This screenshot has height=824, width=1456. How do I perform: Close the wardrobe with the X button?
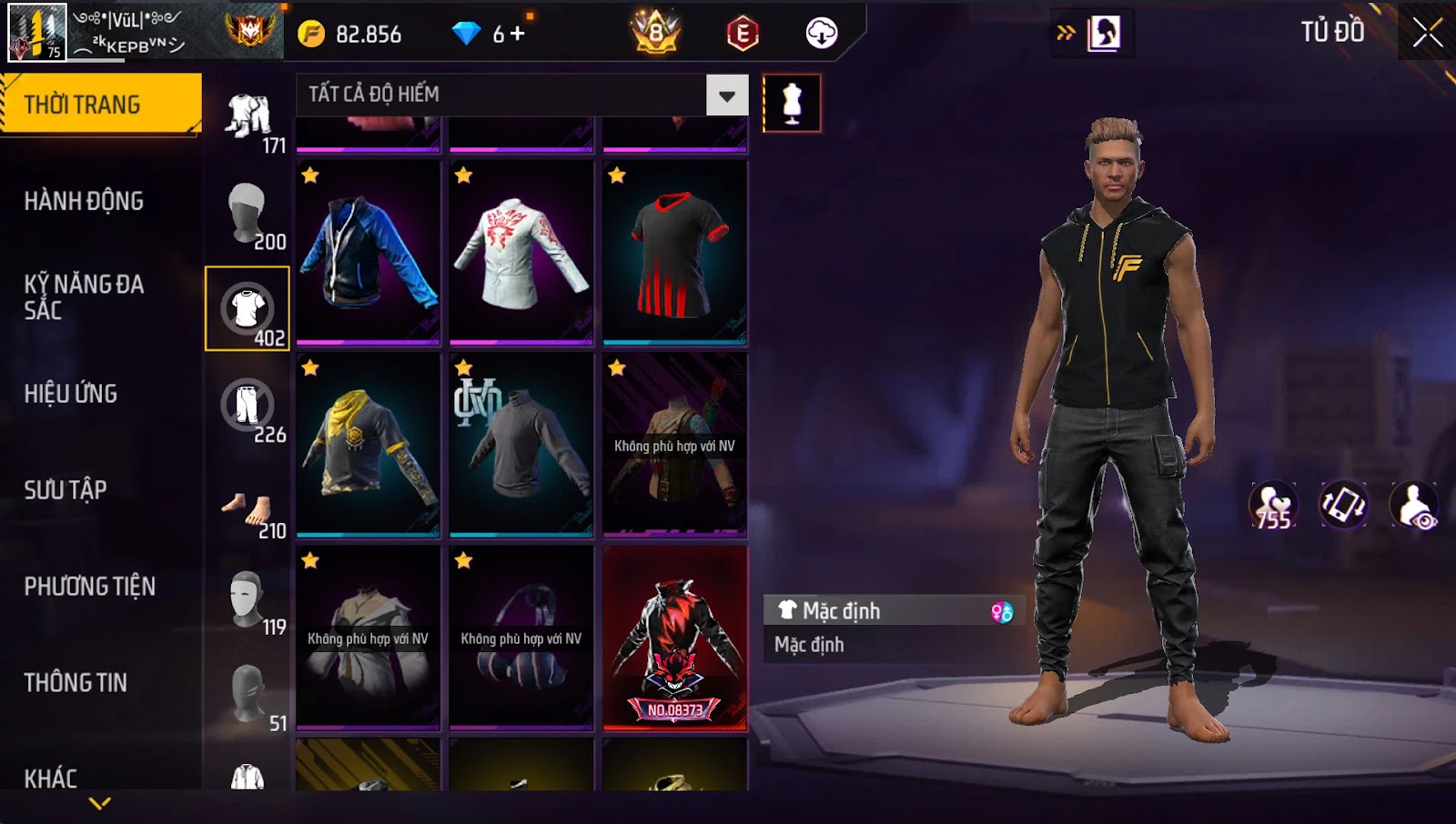point(1427,33)
